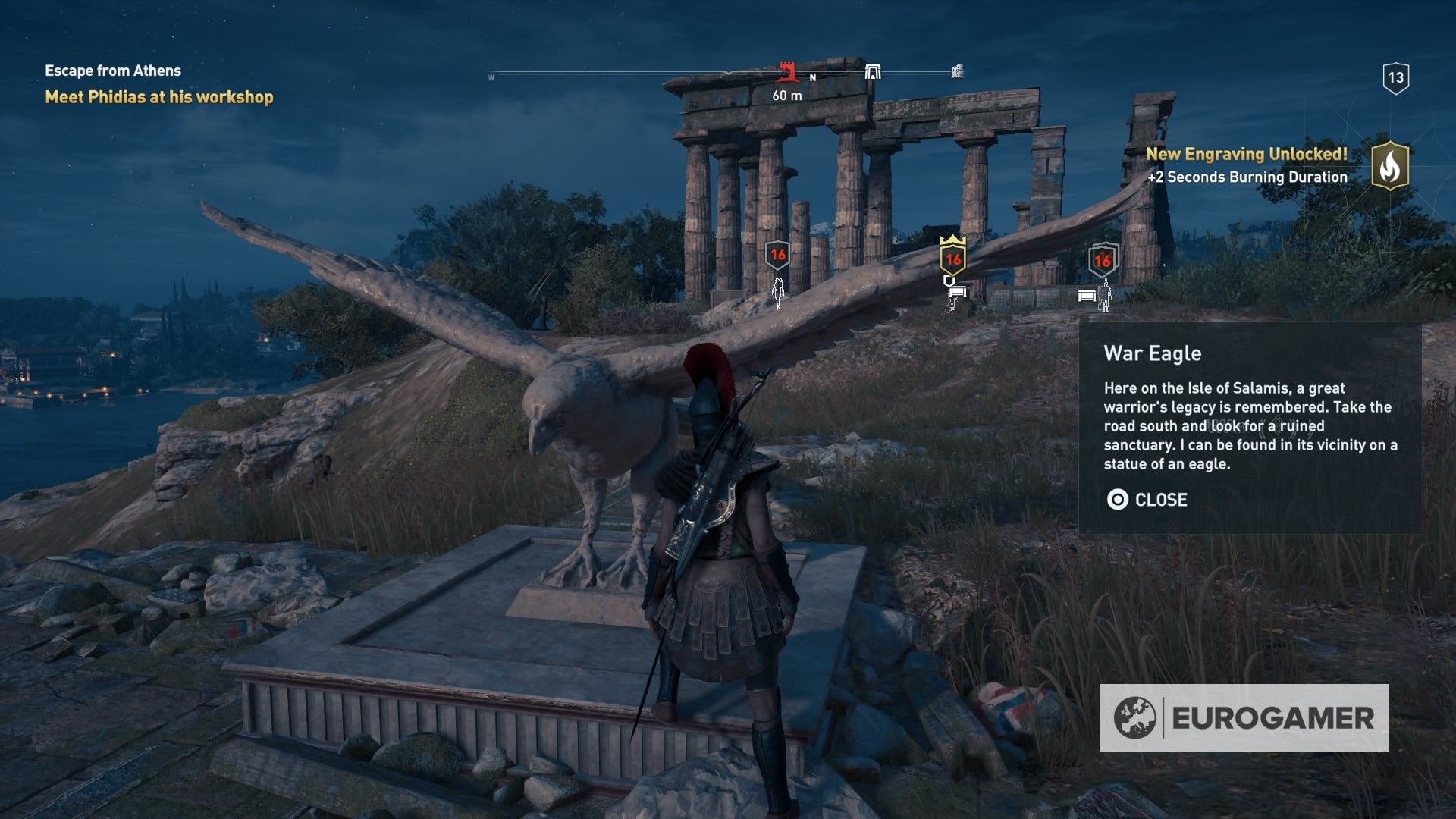Select the Meet Phidias at his workshop objective
Screen dimensions: 1456x819
[x=159, y=97]
